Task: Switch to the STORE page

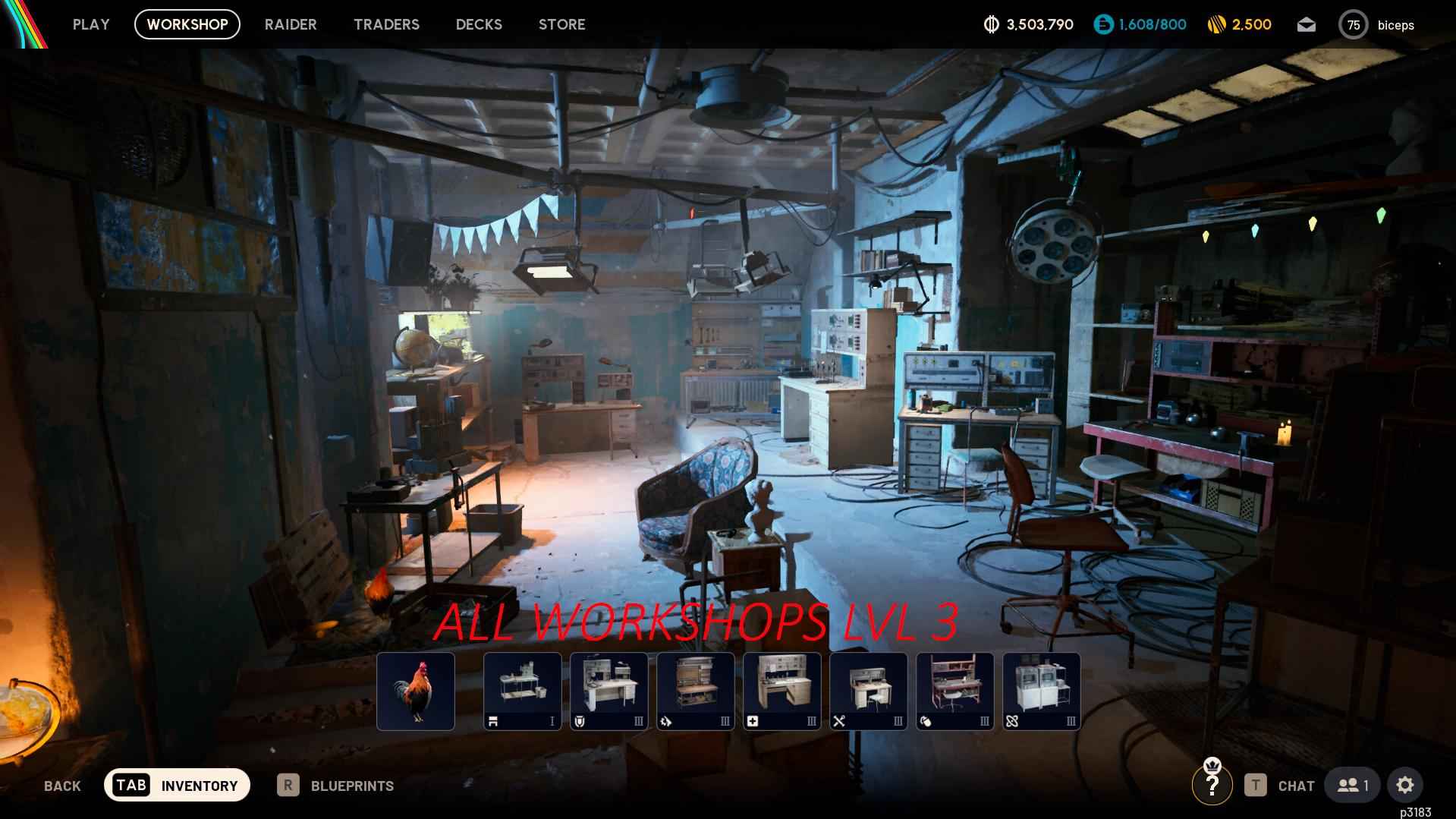Action: pos(561,24)
